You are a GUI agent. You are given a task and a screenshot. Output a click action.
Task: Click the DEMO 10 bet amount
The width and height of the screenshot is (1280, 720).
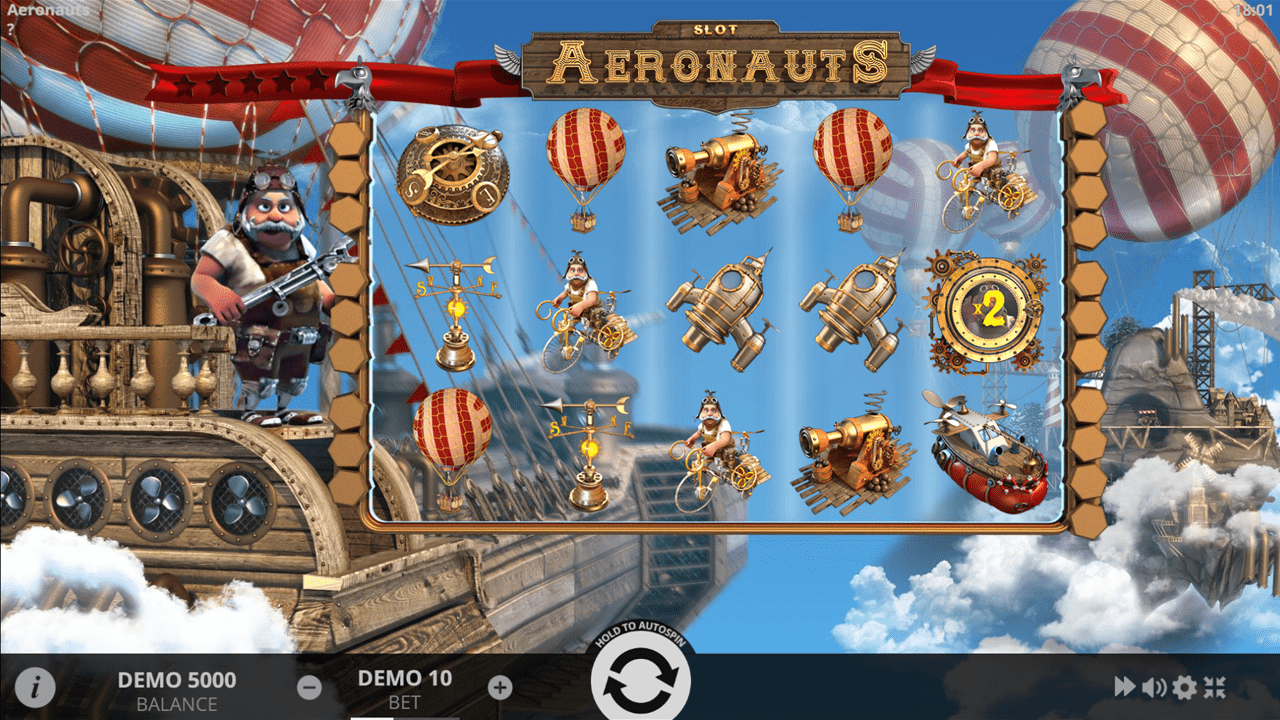[x=405, y=679]
